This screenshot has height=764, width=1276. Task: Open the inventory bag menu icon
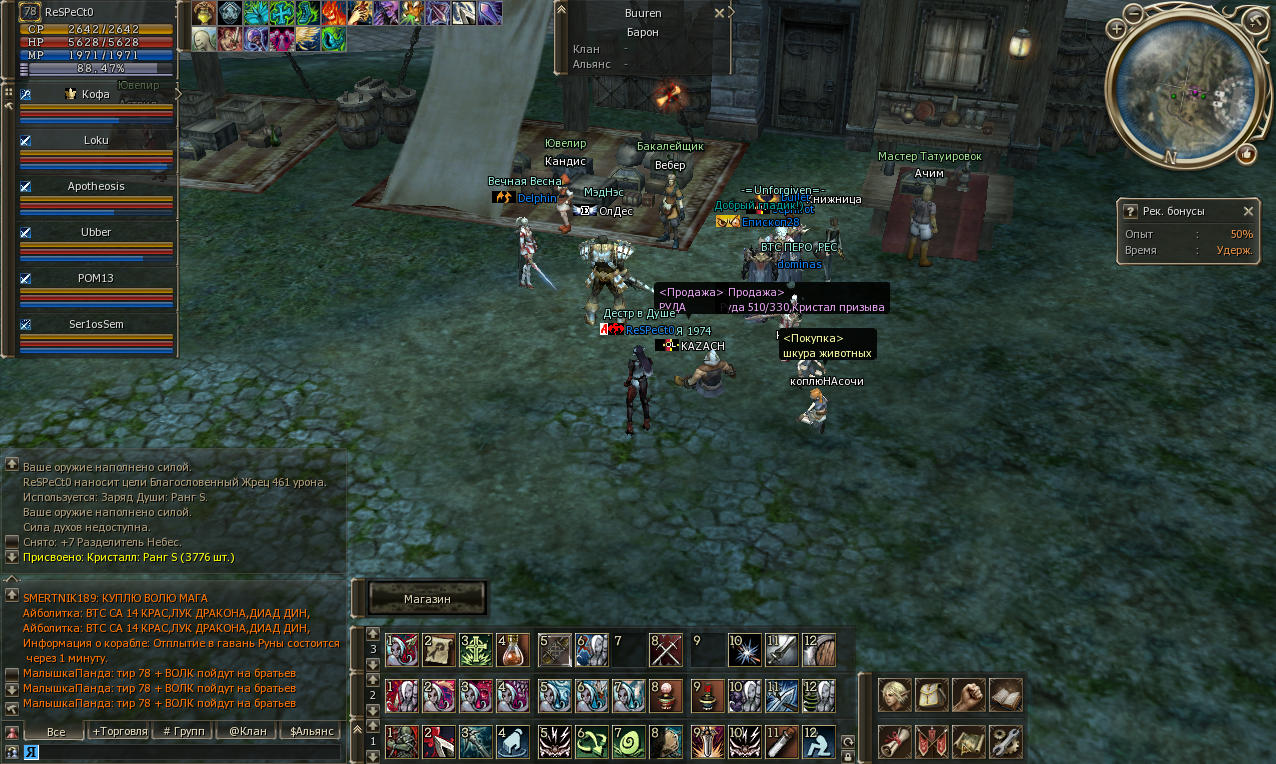[x=932, y=694]
